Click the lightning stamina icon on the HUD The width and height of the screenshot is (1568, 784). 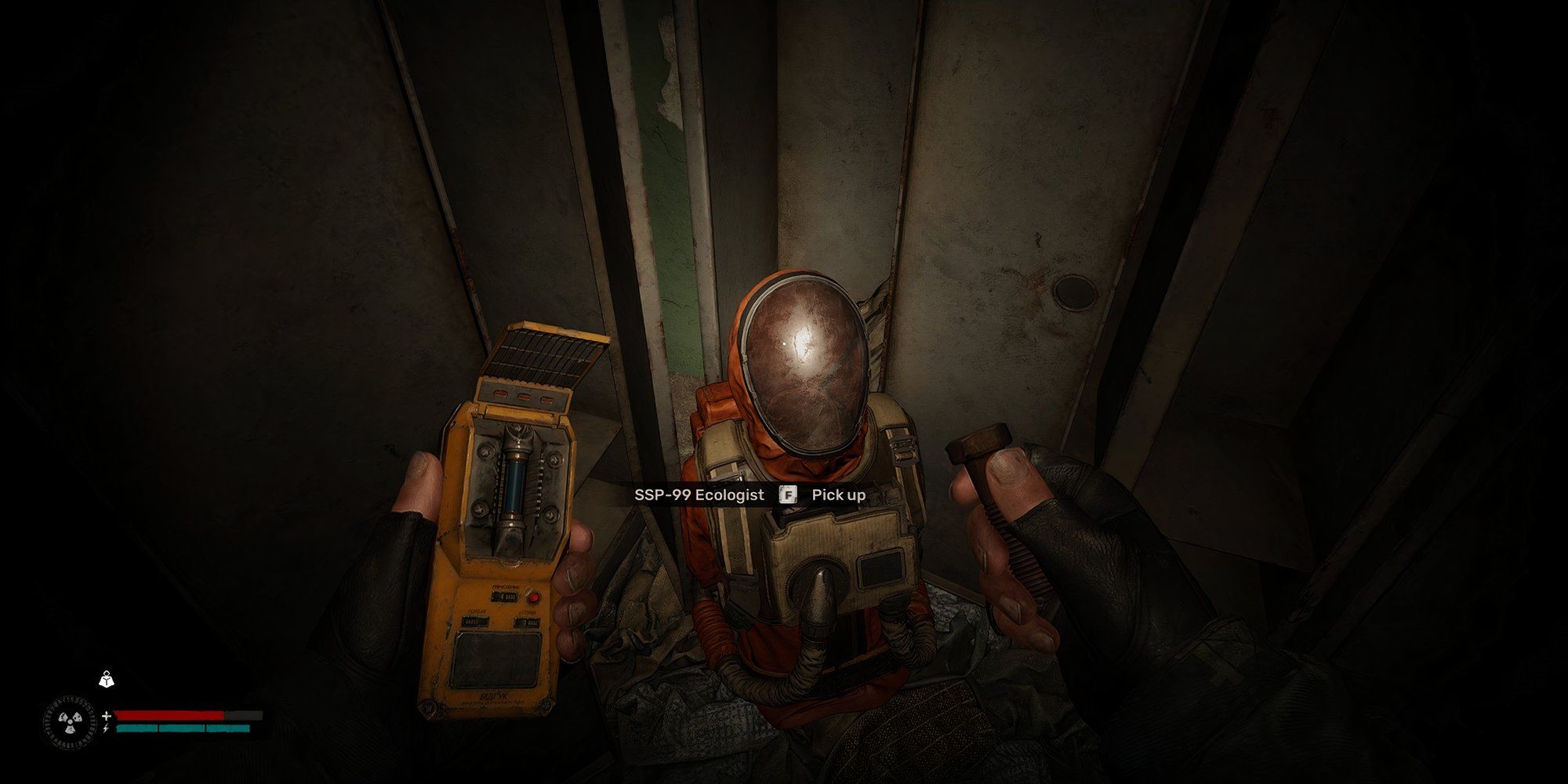(x=105, y=728)
